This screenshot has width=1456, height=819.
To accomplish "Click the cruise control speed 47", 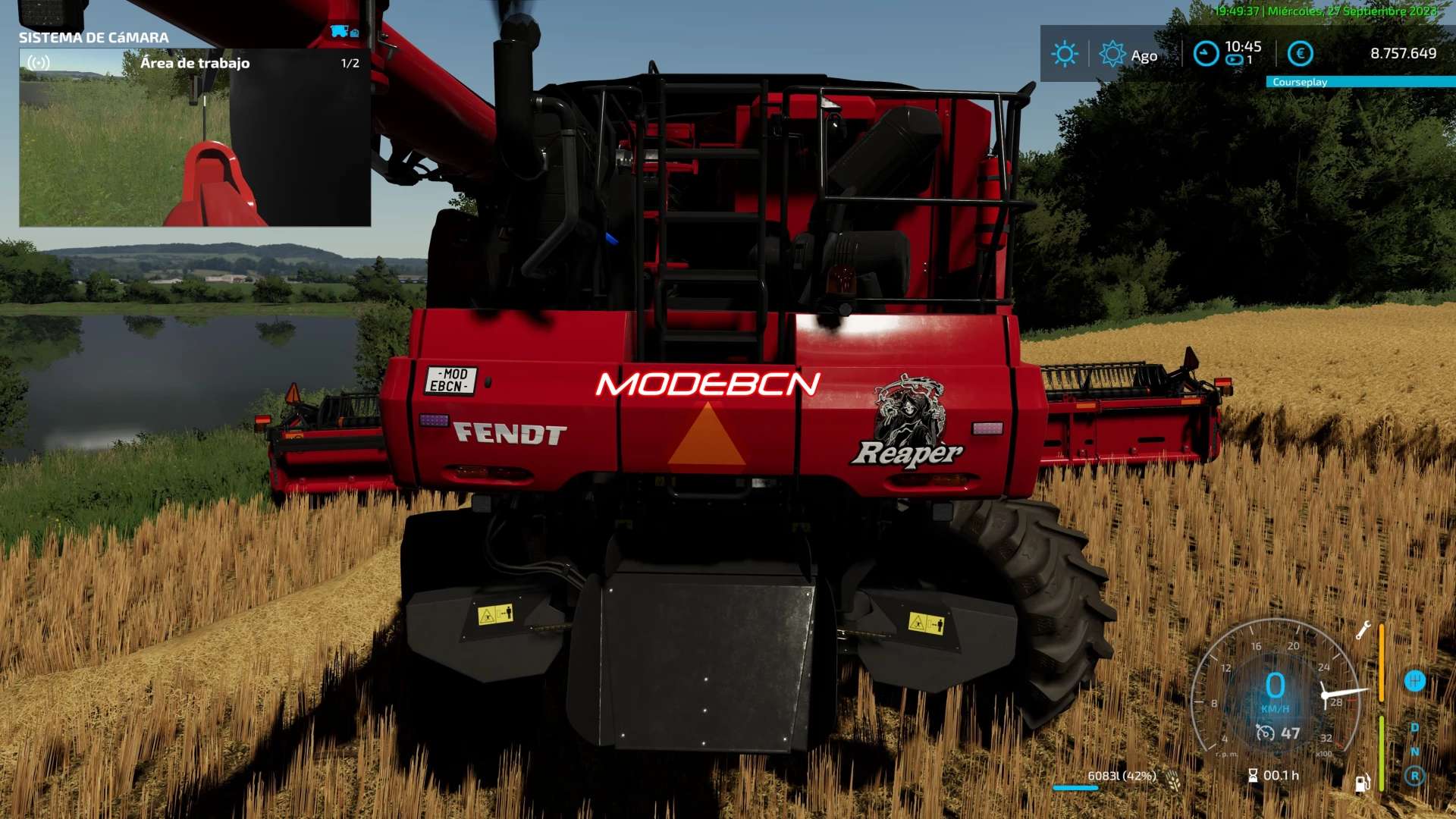I will (1289, 733).
